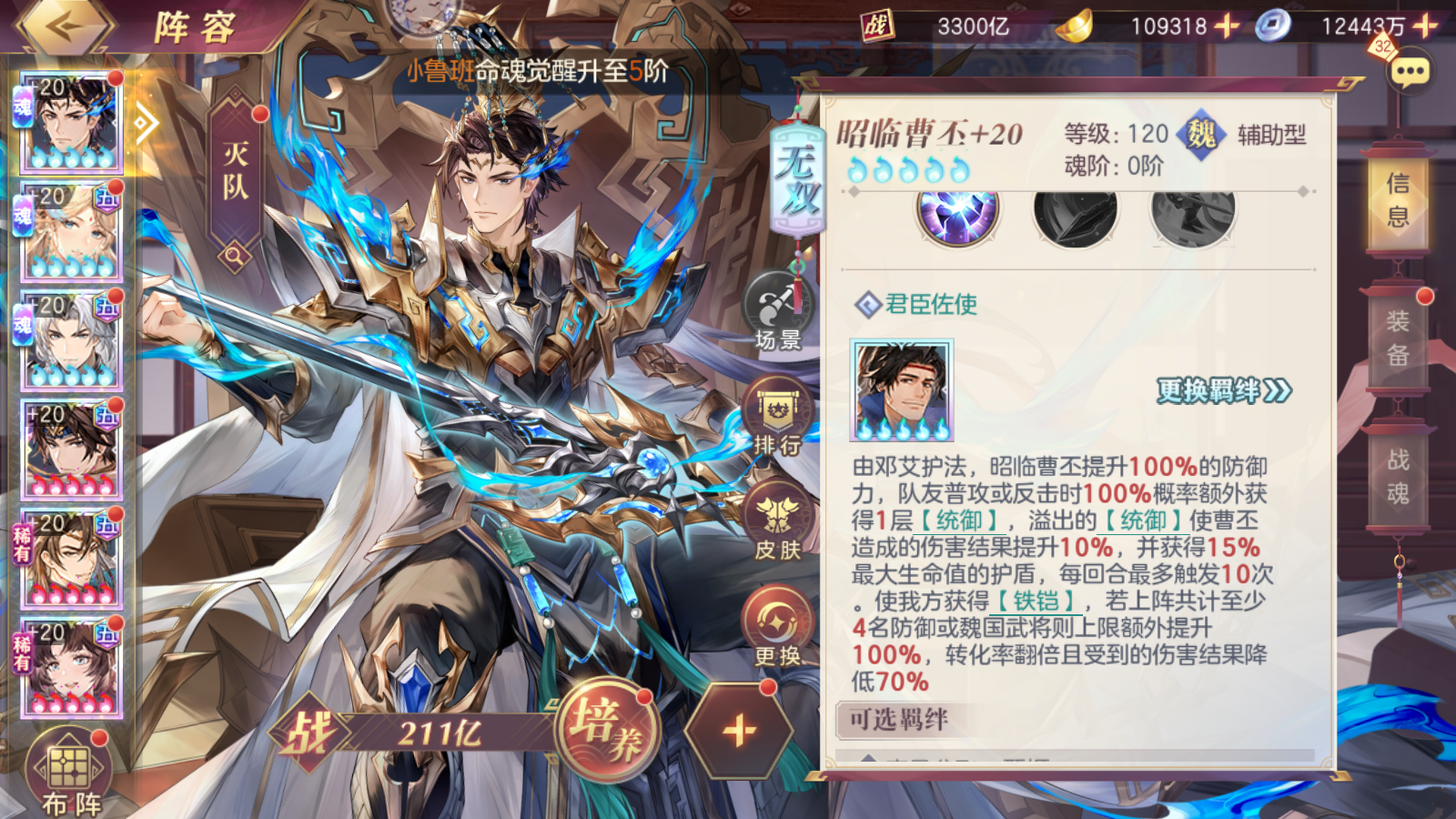Open the 灭队 team banner
Viewport: 1456px width, 819px height.
[236, 173]
